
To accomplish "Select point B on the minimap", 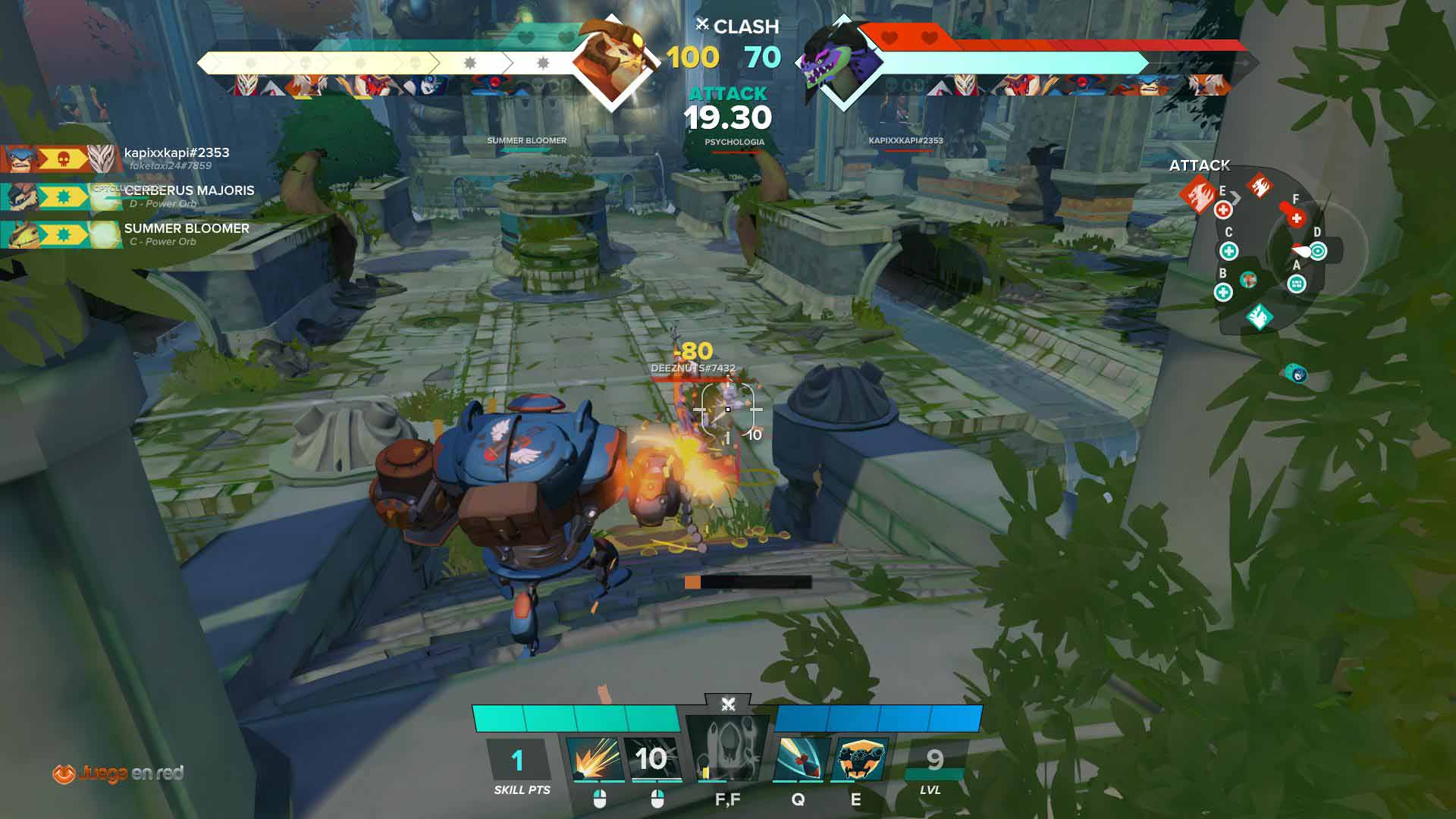I will [1222, 292].
